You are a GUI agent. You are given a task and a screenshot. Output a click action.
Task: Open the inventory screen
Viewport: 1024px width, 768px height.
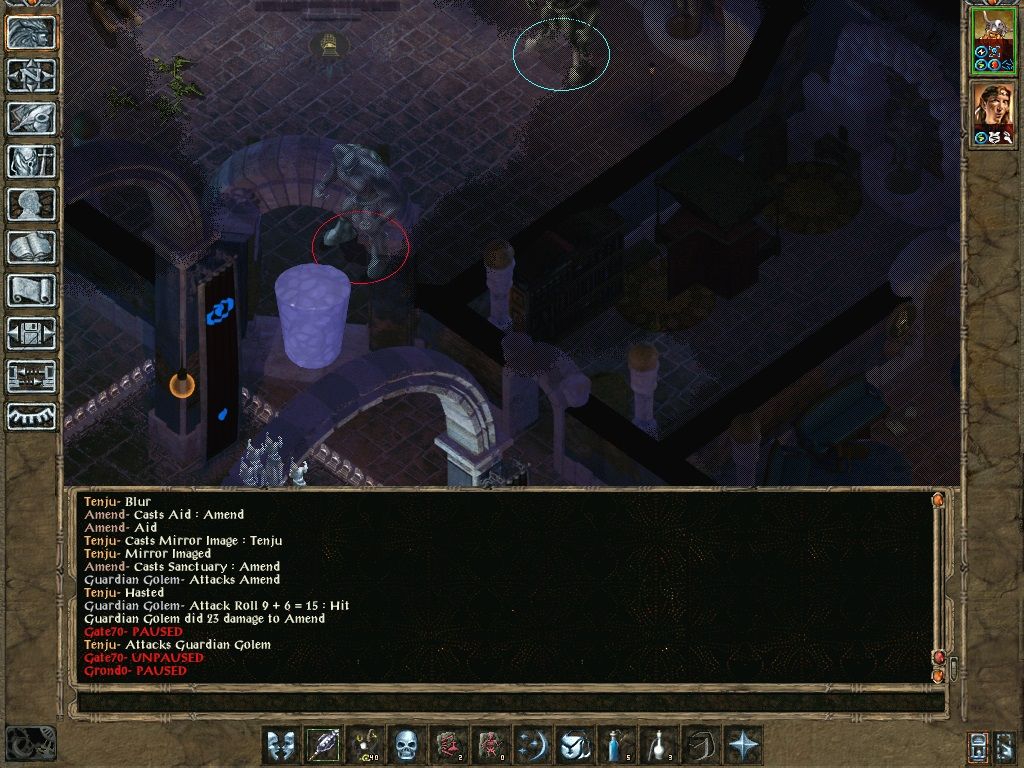tap(31, 160)
